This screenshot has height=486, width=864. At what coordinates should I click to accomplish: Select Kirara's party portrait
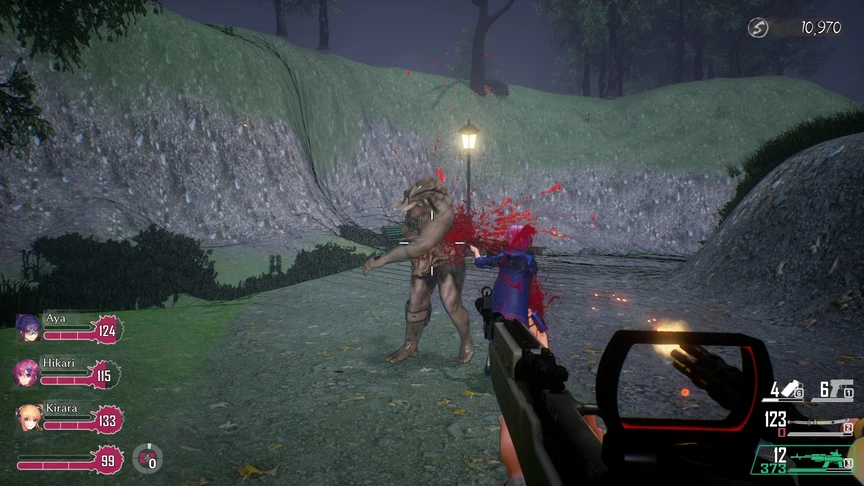[29, 418]
